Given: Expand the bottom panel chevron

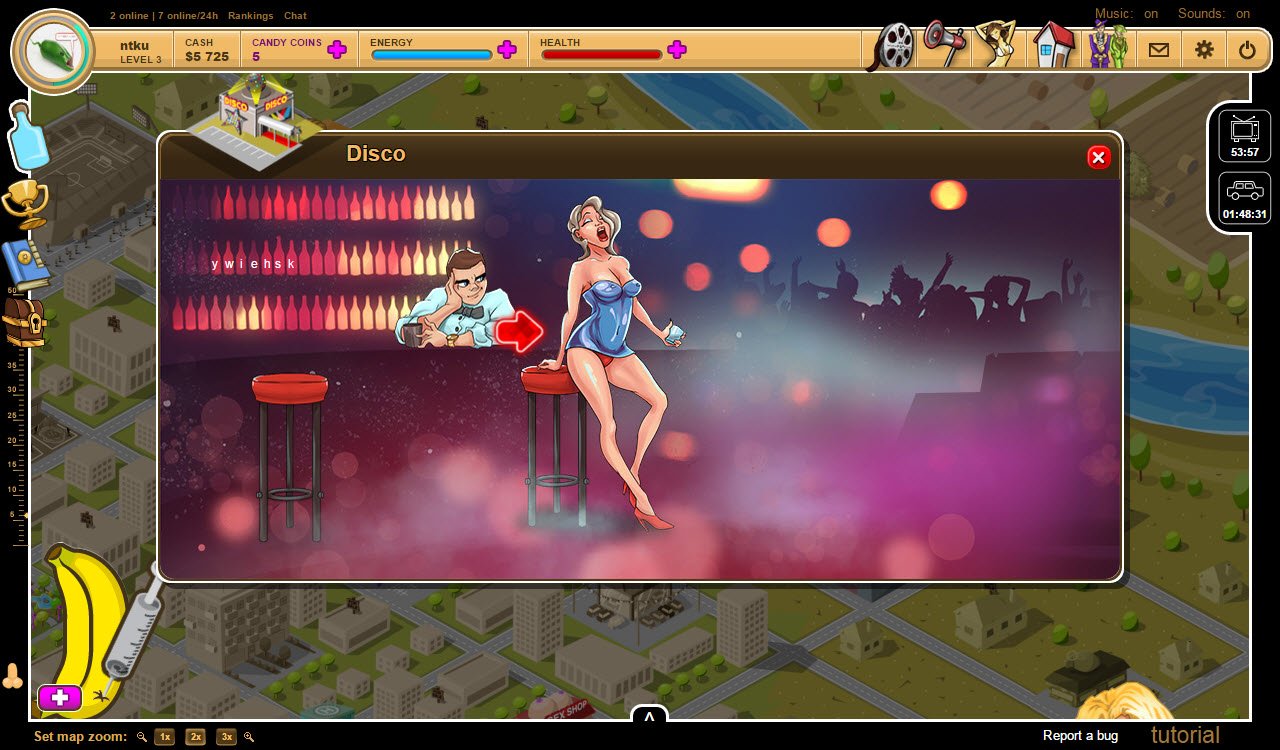Looking at the screenshot, I should pos(651,716).
